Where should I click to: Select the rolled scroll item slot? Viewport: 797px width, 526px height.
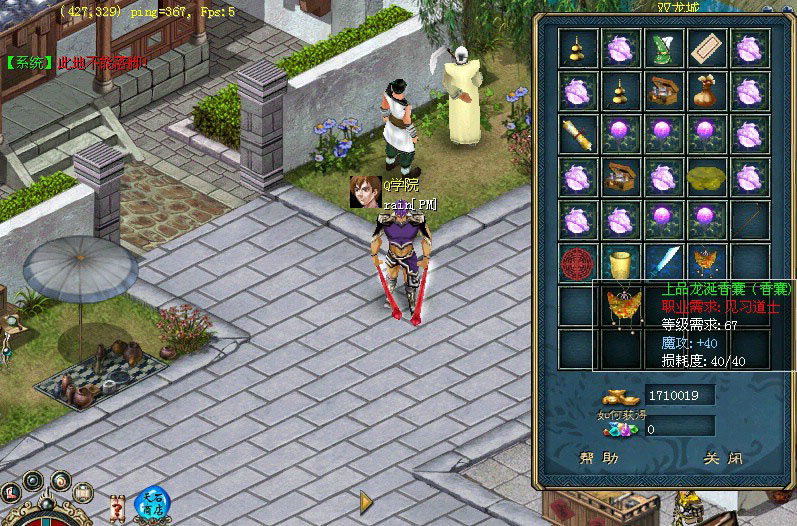pyautogui.click(x=579, y=134)
